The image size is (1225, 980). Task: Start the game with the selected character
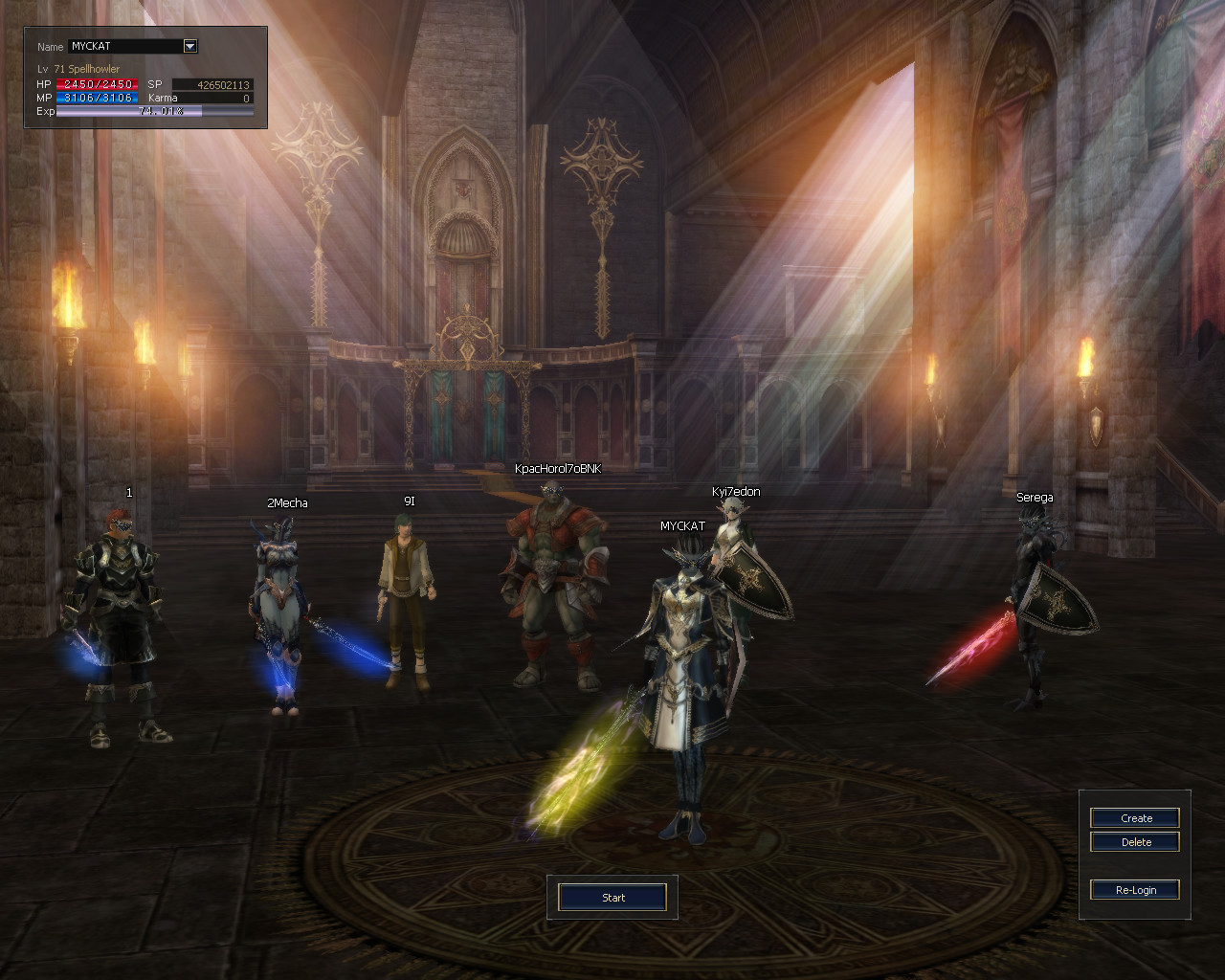tap(612, 898)
